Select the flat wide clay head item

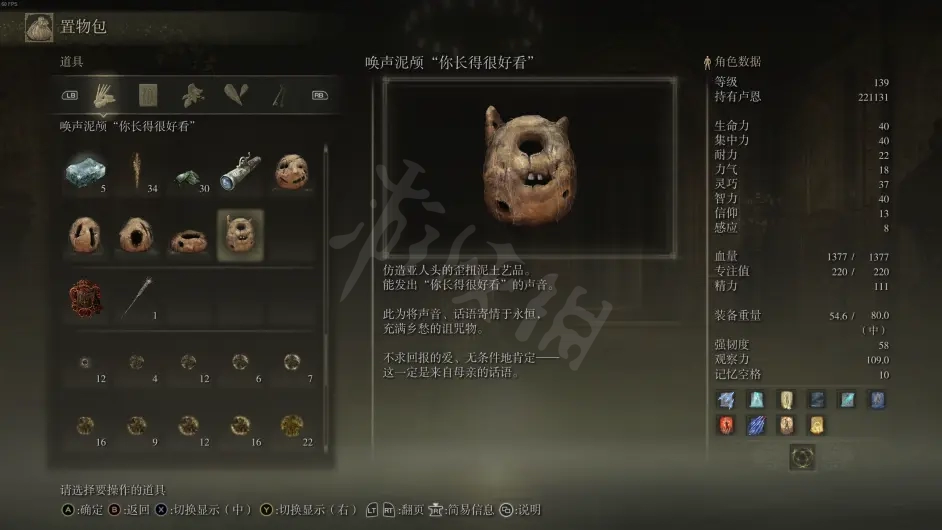(188, 240)
